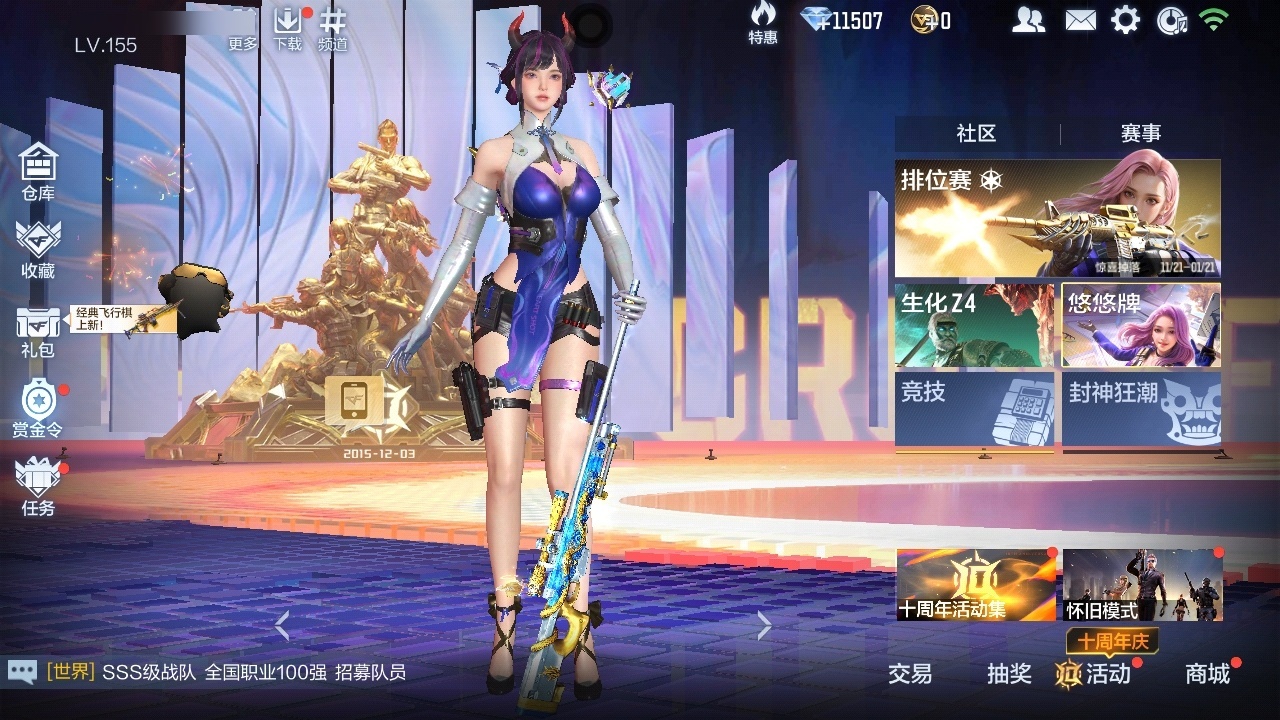Open the 任务 missions menu
This screenshot has width=1280, height=720.
38,486
